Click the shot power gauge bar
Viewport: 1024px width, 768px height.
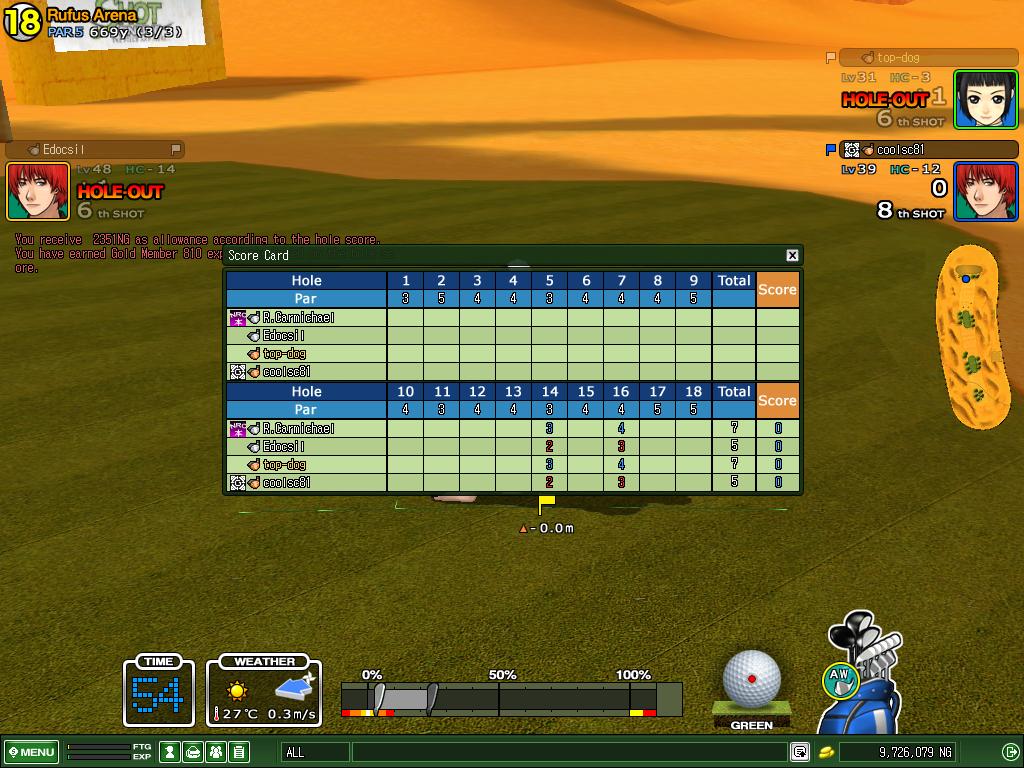click(511, 699)
